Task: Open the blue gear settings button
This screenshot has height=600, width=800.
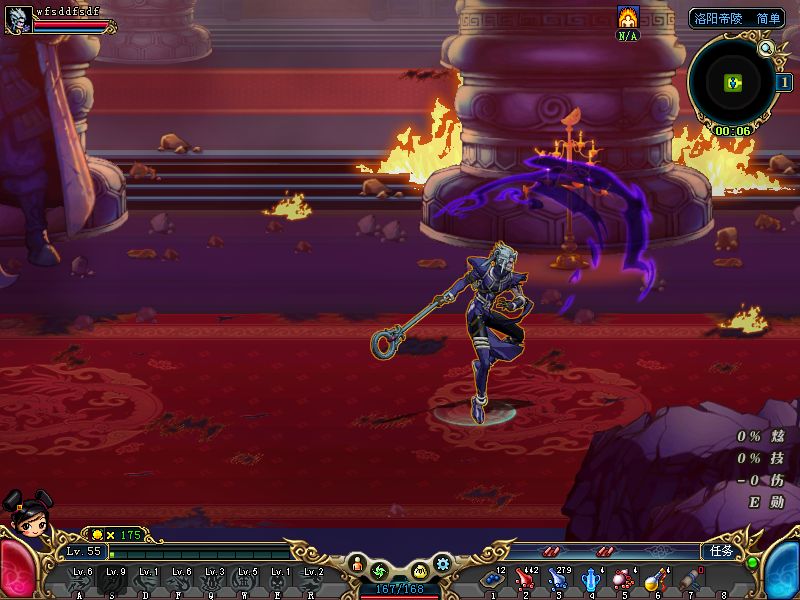Action: (x=443, y=565)
